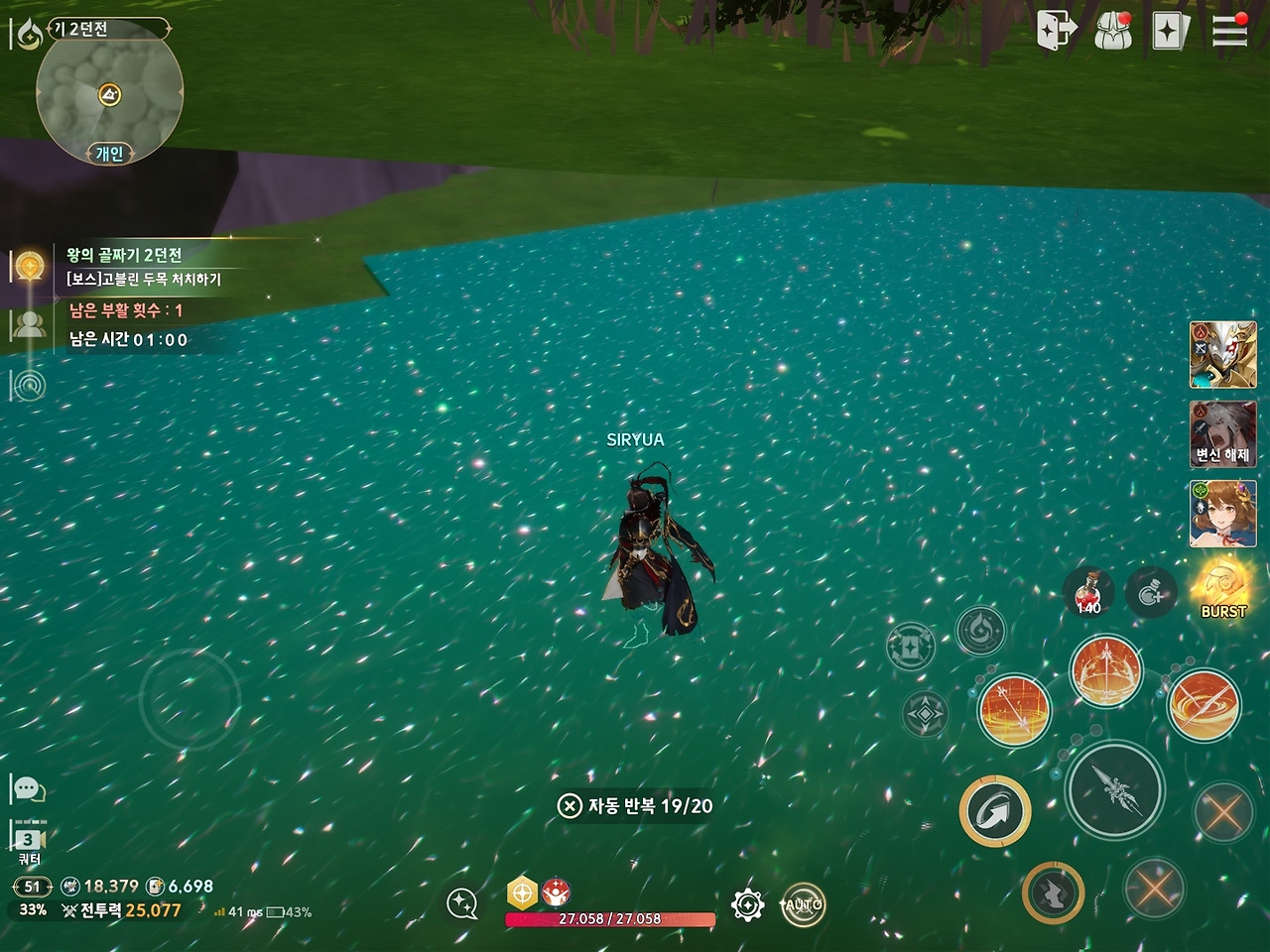The height and width of the screenshot is (952, 1270).
Task: Tap the dungeon exit door icon
Action: pyautogui.click(x=1054, y=31)
